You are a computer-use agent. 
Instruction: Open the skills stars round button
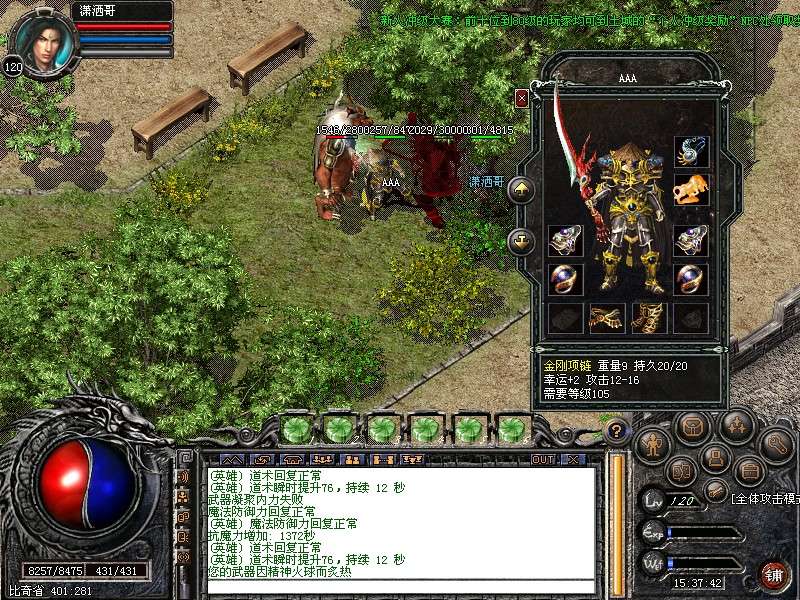click(x=737, y=425)
